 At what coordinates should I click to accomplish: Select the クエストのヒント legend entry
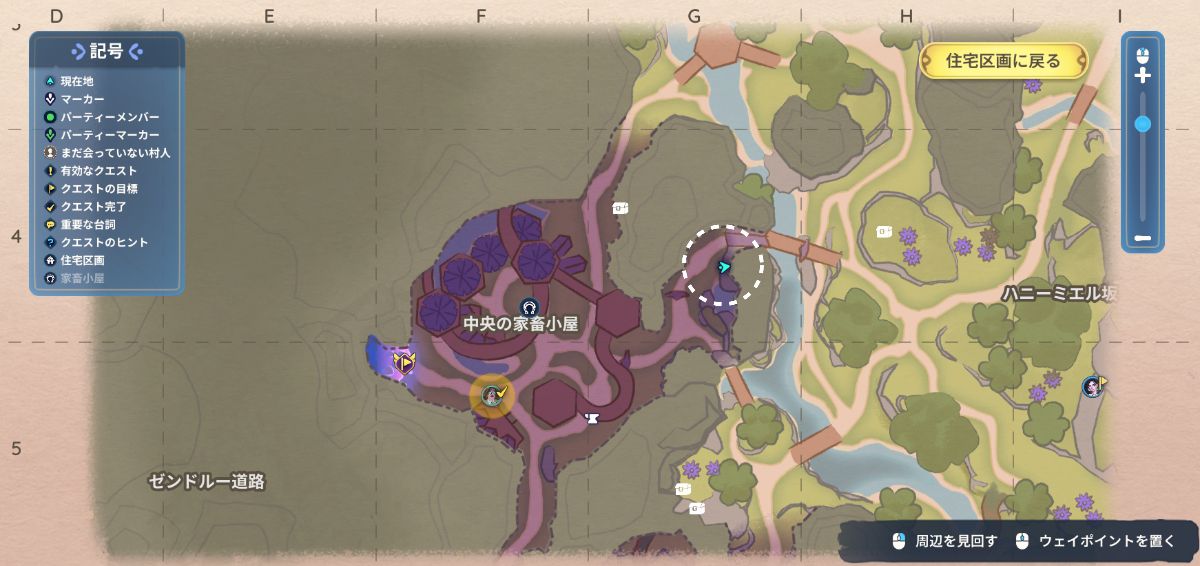click(103, 243)
